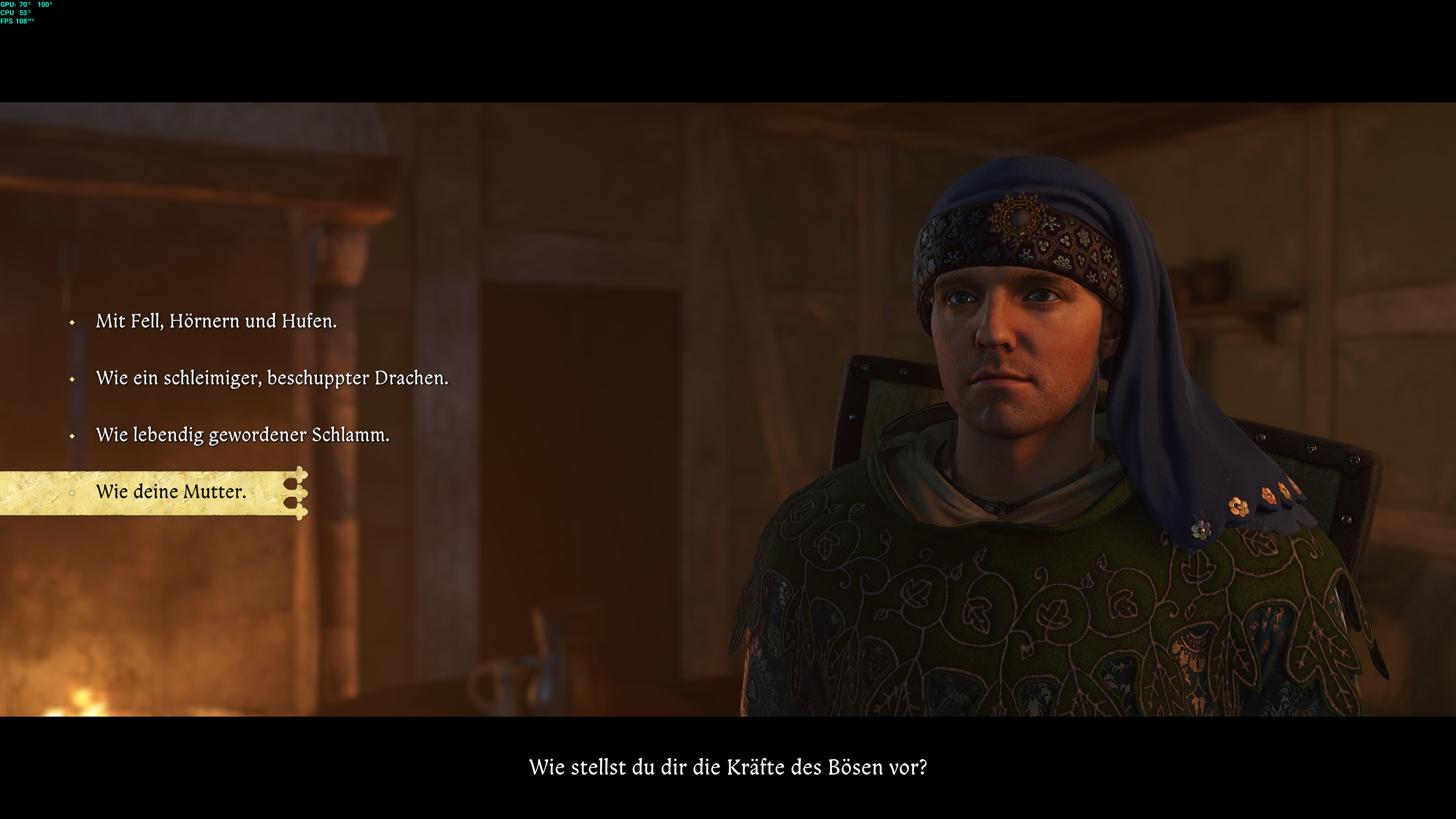Click the diamond marker next to the Drachen answer

click(x=72, y=380)
